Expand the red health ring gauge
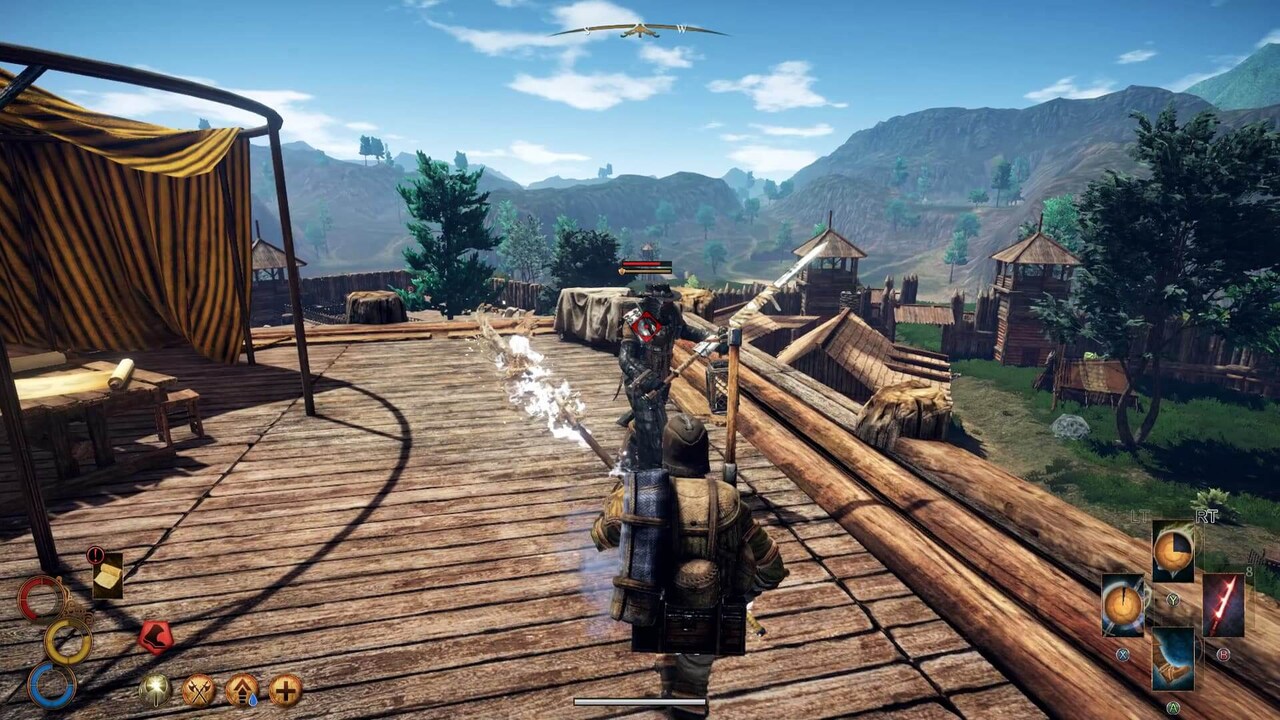The width and height of the screenshot is (1280, 720). tap(41, 597)
